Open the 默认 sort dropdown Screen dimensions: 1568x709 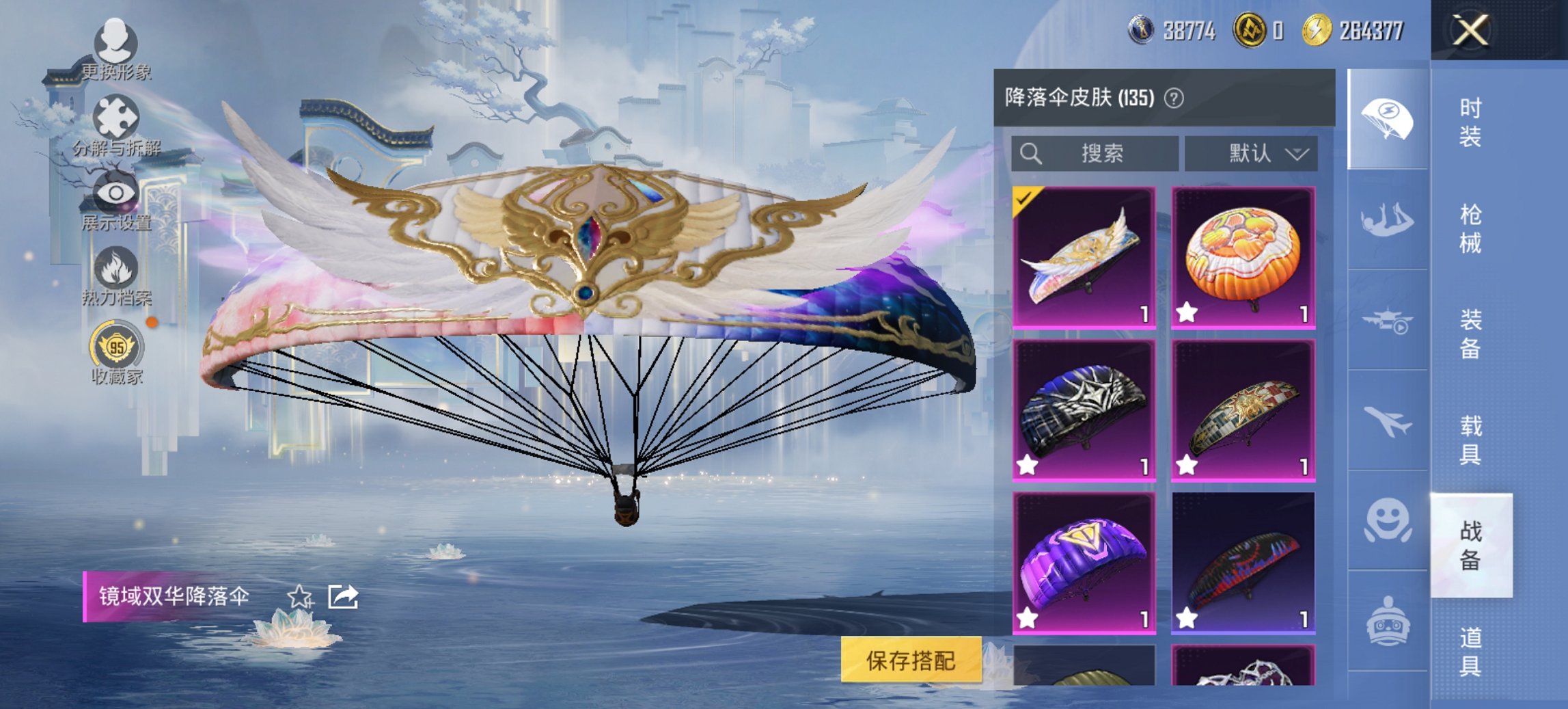[1250, 154]
